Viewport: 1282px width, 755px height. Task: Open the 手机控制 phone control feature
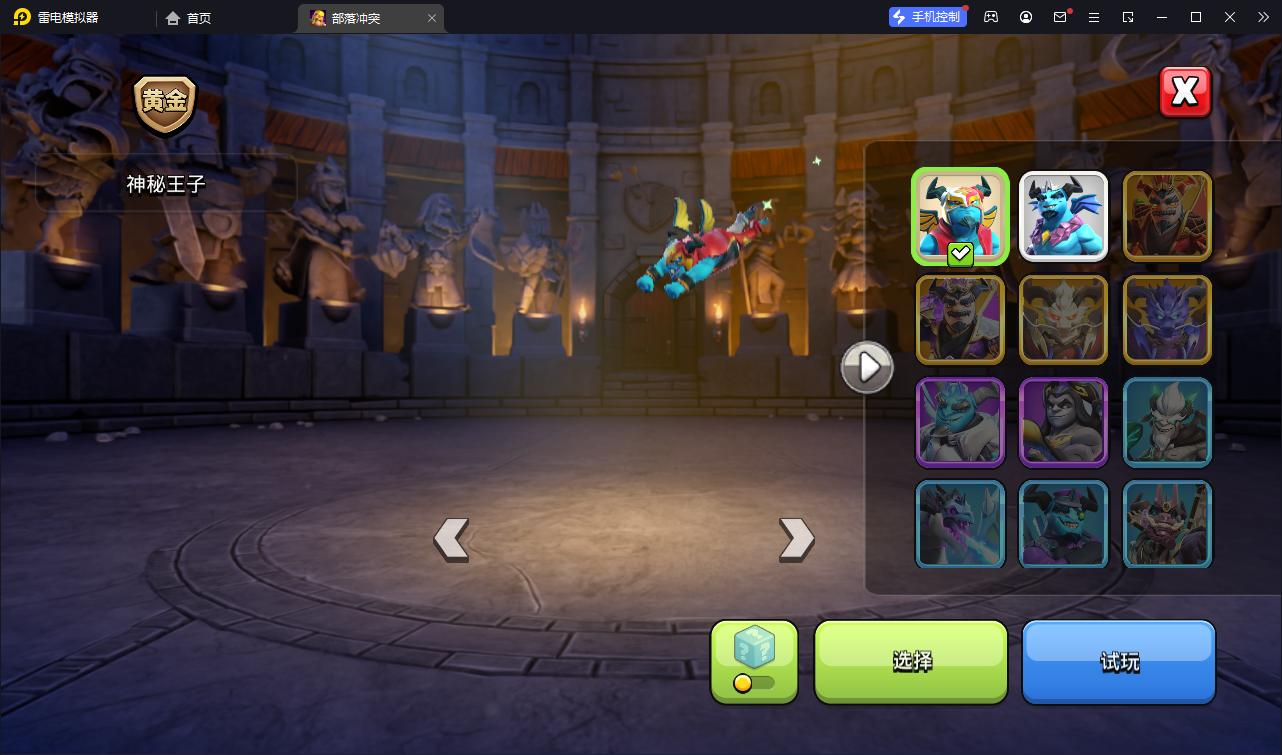(927, 17)
